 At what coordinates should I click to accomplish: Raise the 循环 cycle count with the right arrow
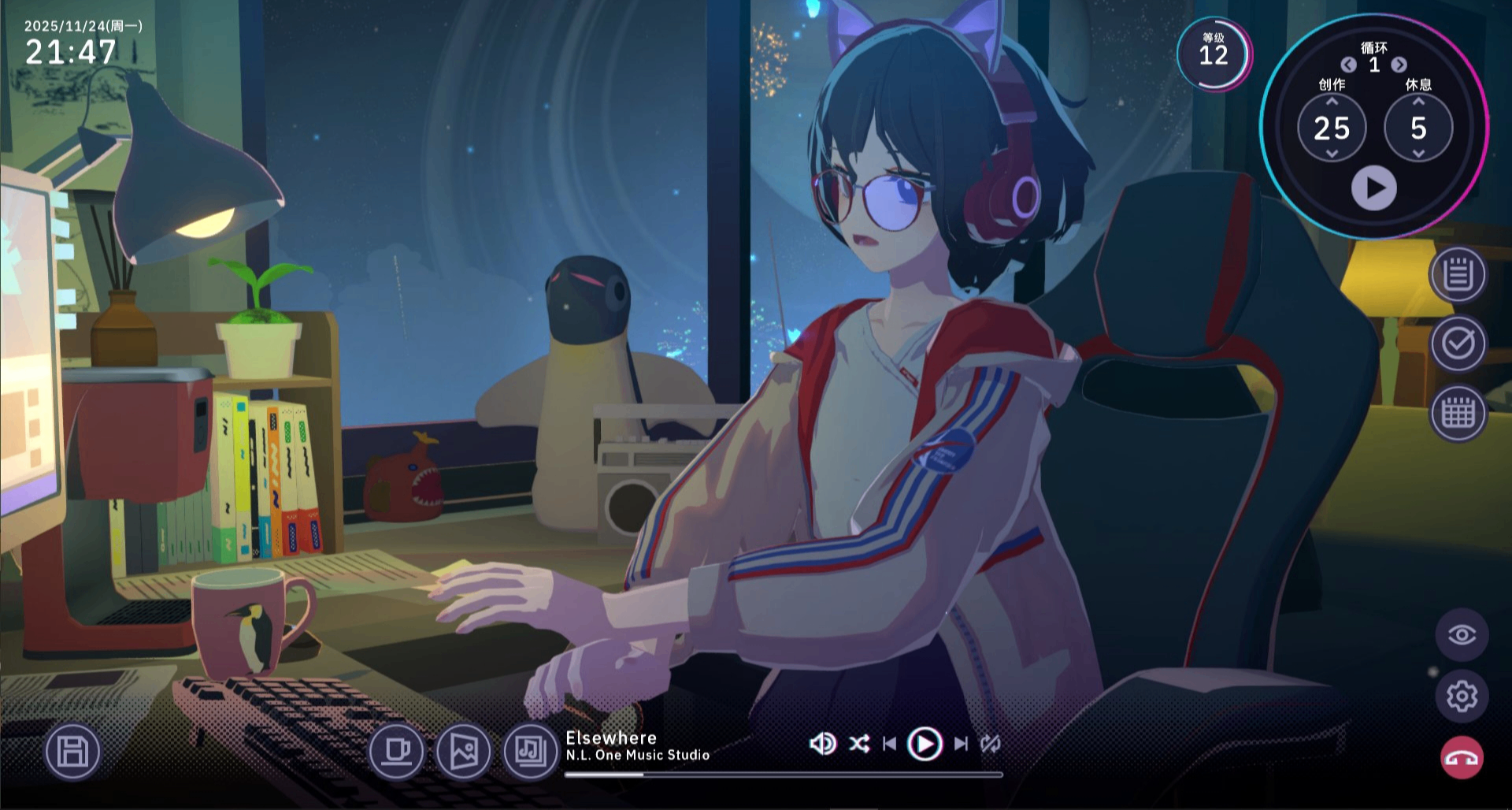[1399, 65]
